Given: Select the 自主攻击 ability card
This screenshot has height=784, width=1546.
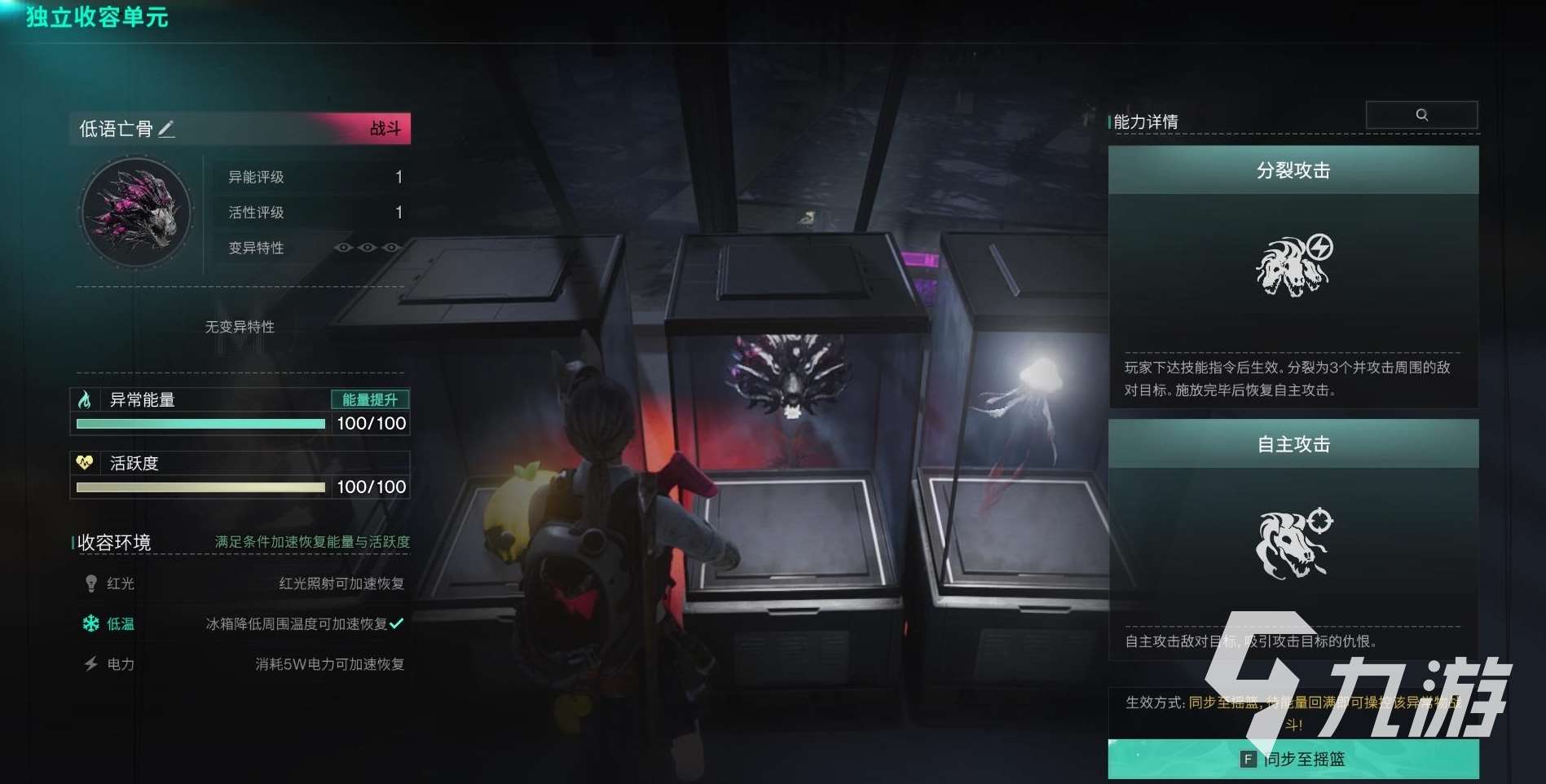Looking at the screenshot, I should (1293, 538).
